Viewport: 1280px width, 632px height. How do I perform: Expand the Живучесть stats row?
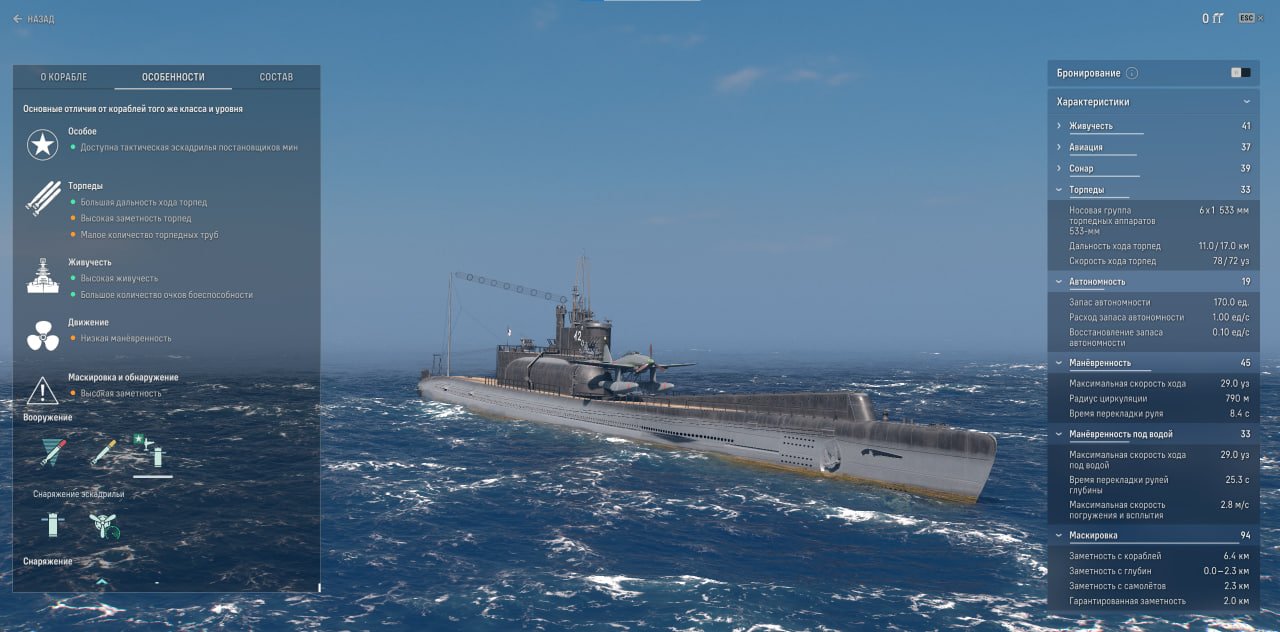click(1090, 126)
